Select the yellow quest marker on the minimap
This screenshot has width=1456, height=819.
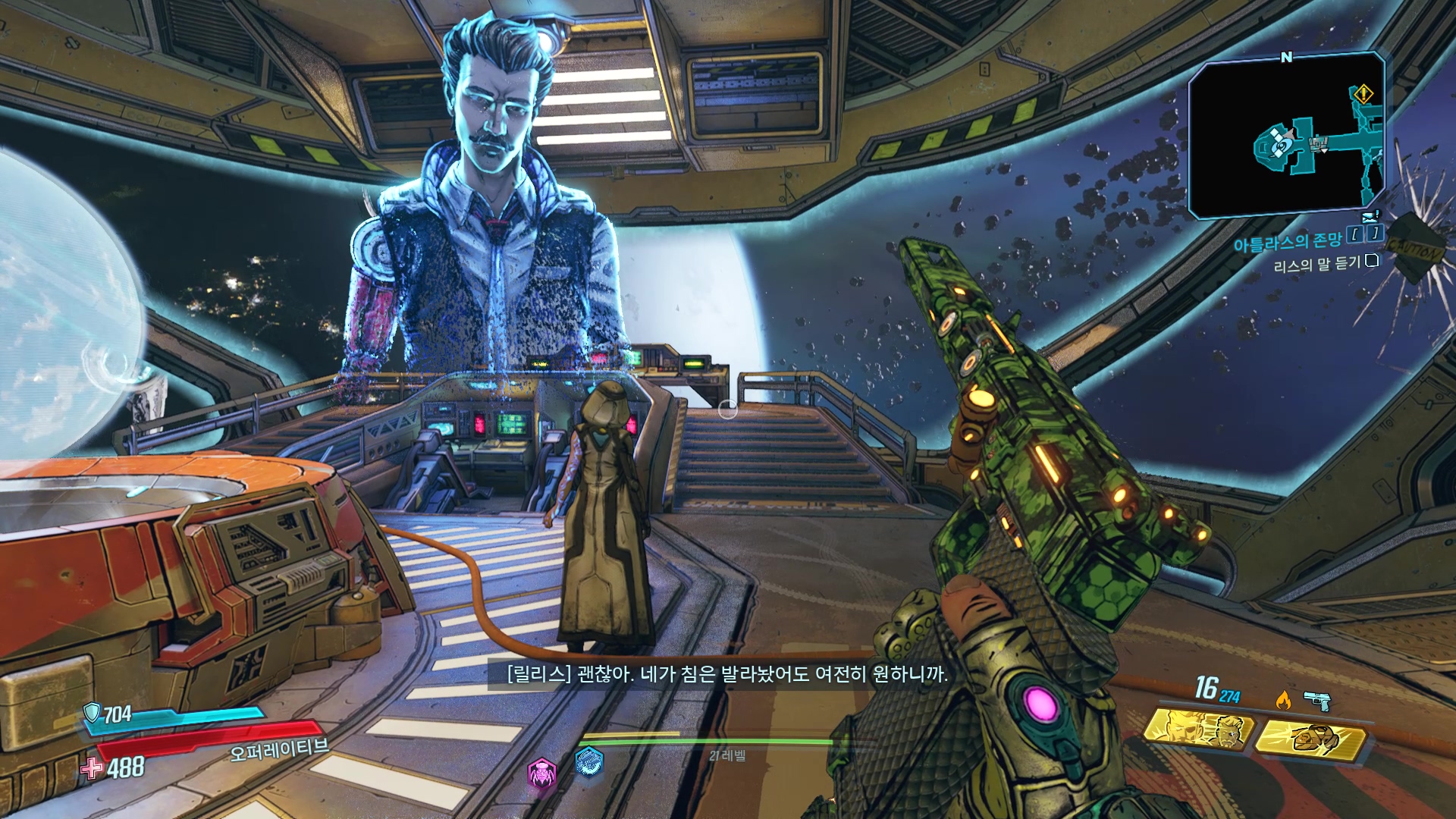click(1363, 95)
